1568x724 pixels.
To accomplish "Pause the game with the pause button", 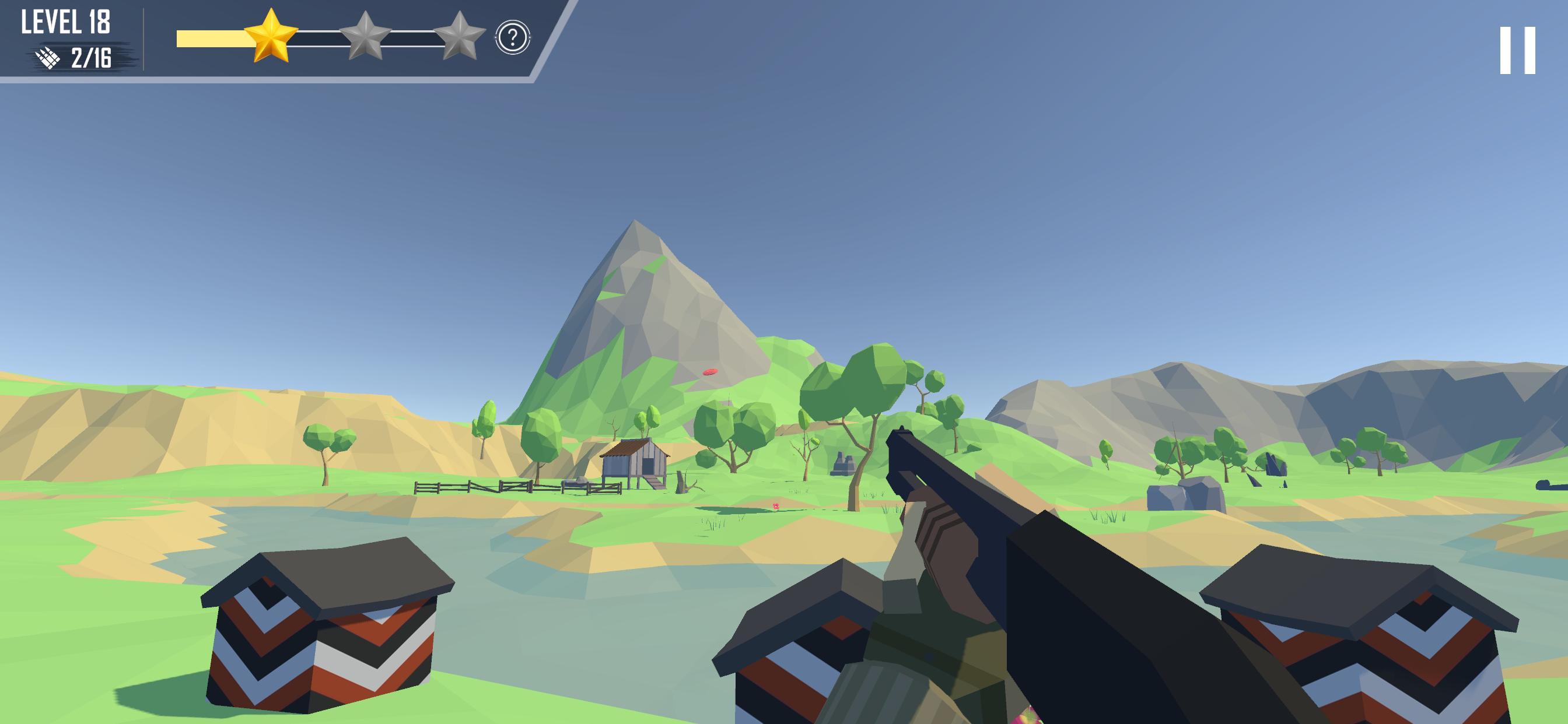I will click(1517, 51).
